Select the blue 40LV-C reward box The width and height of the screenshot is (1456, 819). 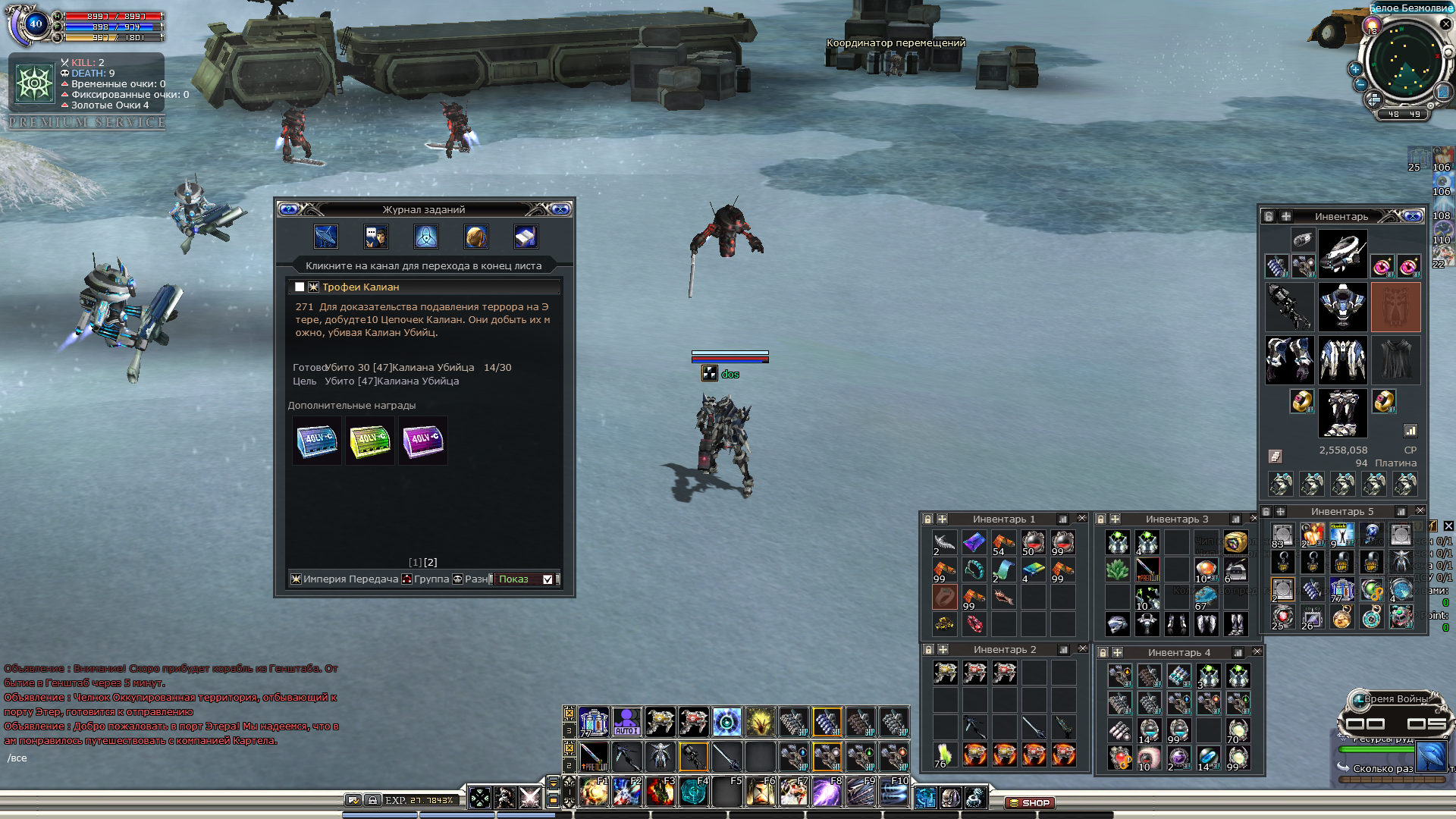(x=317, y=441)
